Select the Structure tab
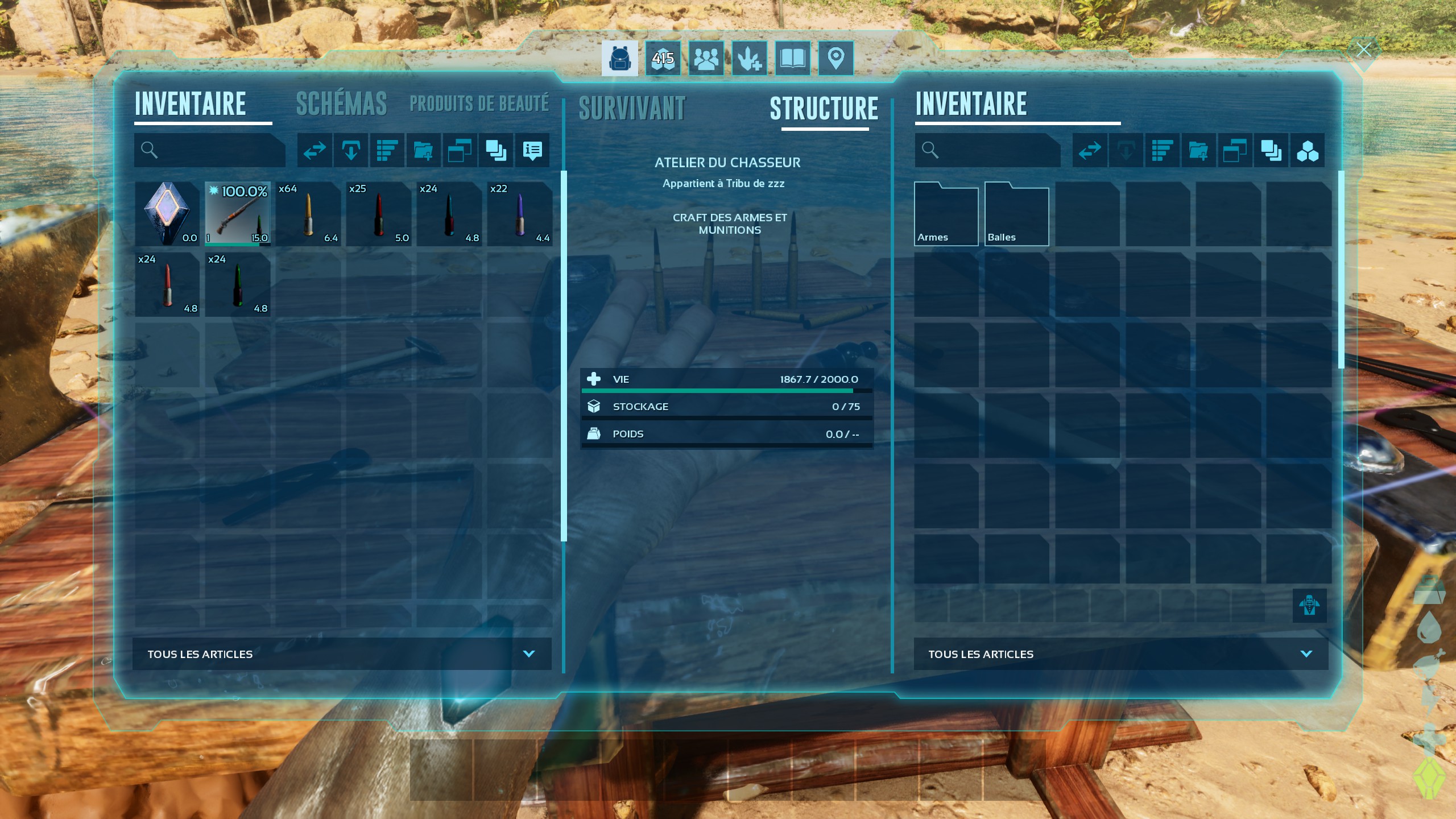 click(824, 109)
